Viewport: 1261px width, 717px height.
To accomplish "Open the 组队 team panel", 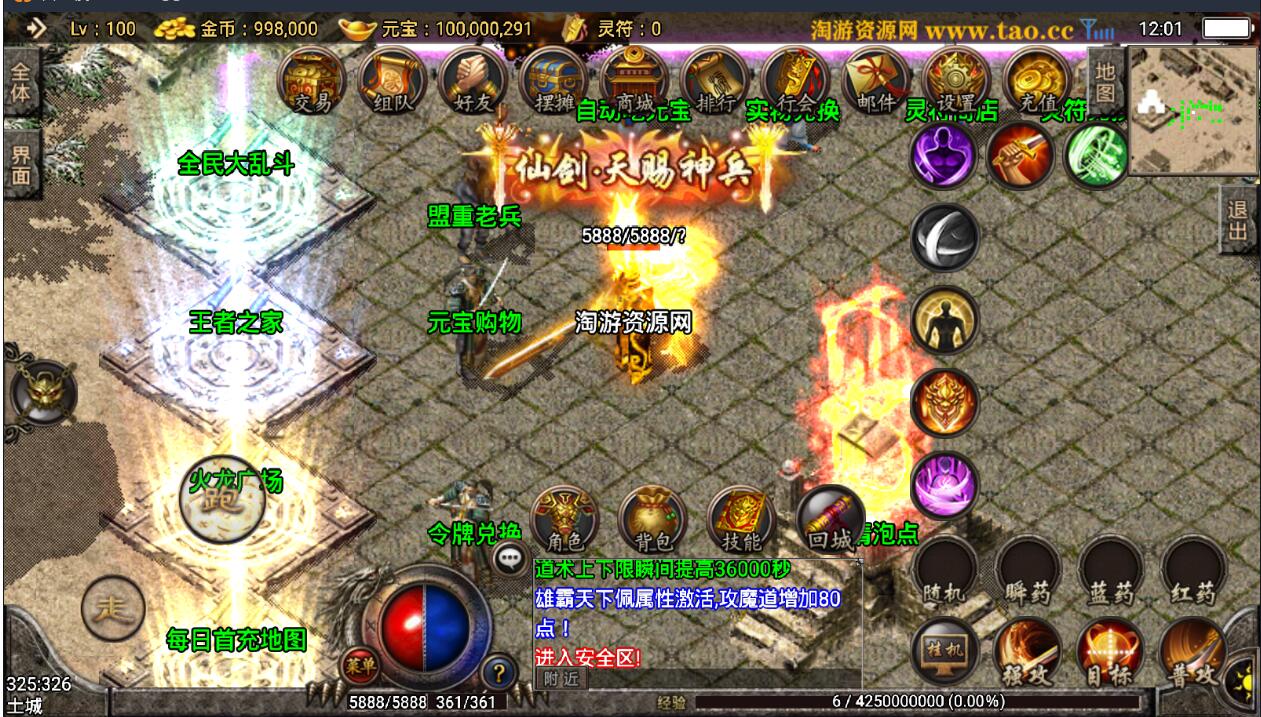I will [x=392, y=79].
